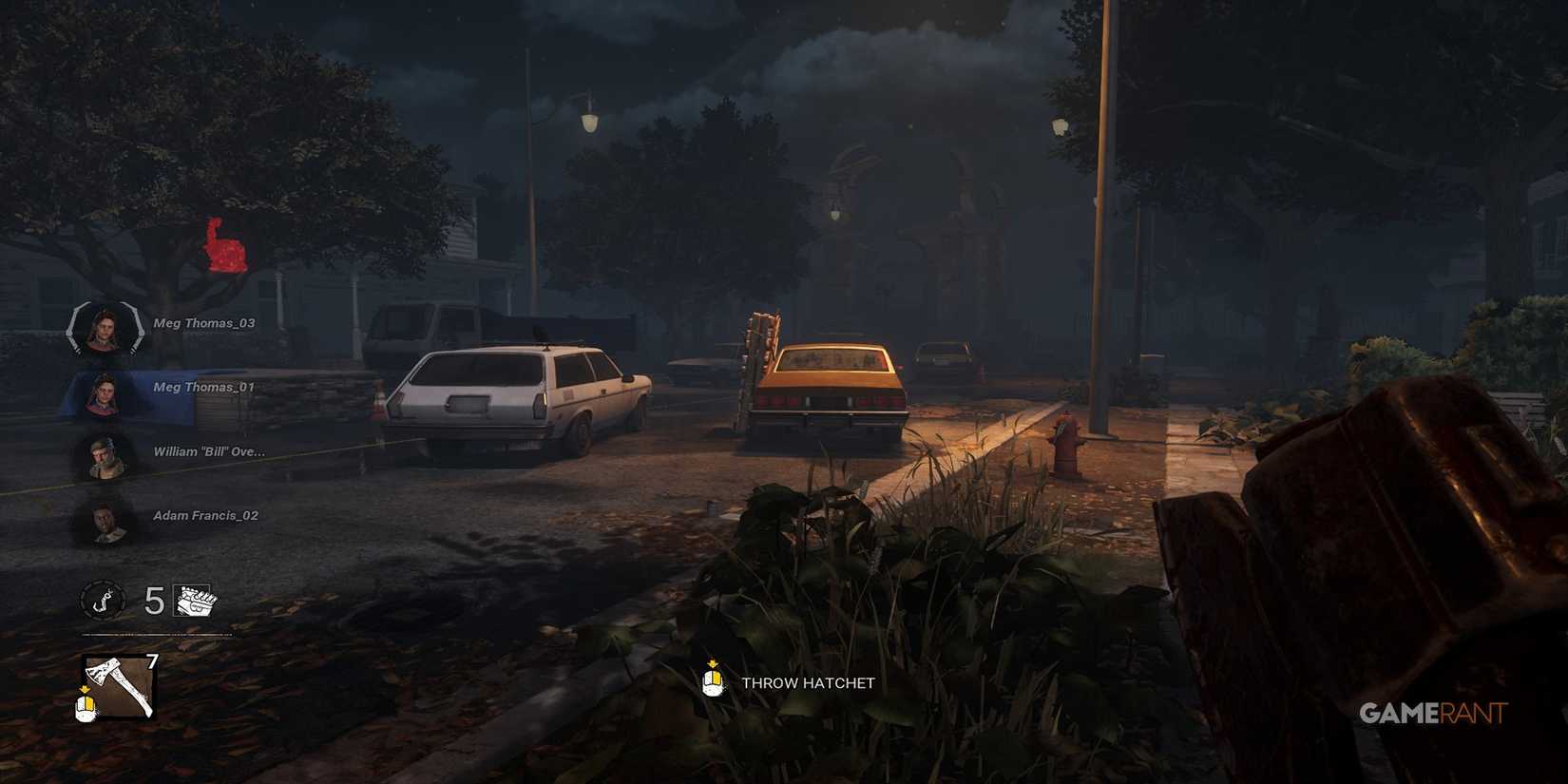
Task: Click the downed indicator on Adam Francis_02
Action: pos(105,518)
